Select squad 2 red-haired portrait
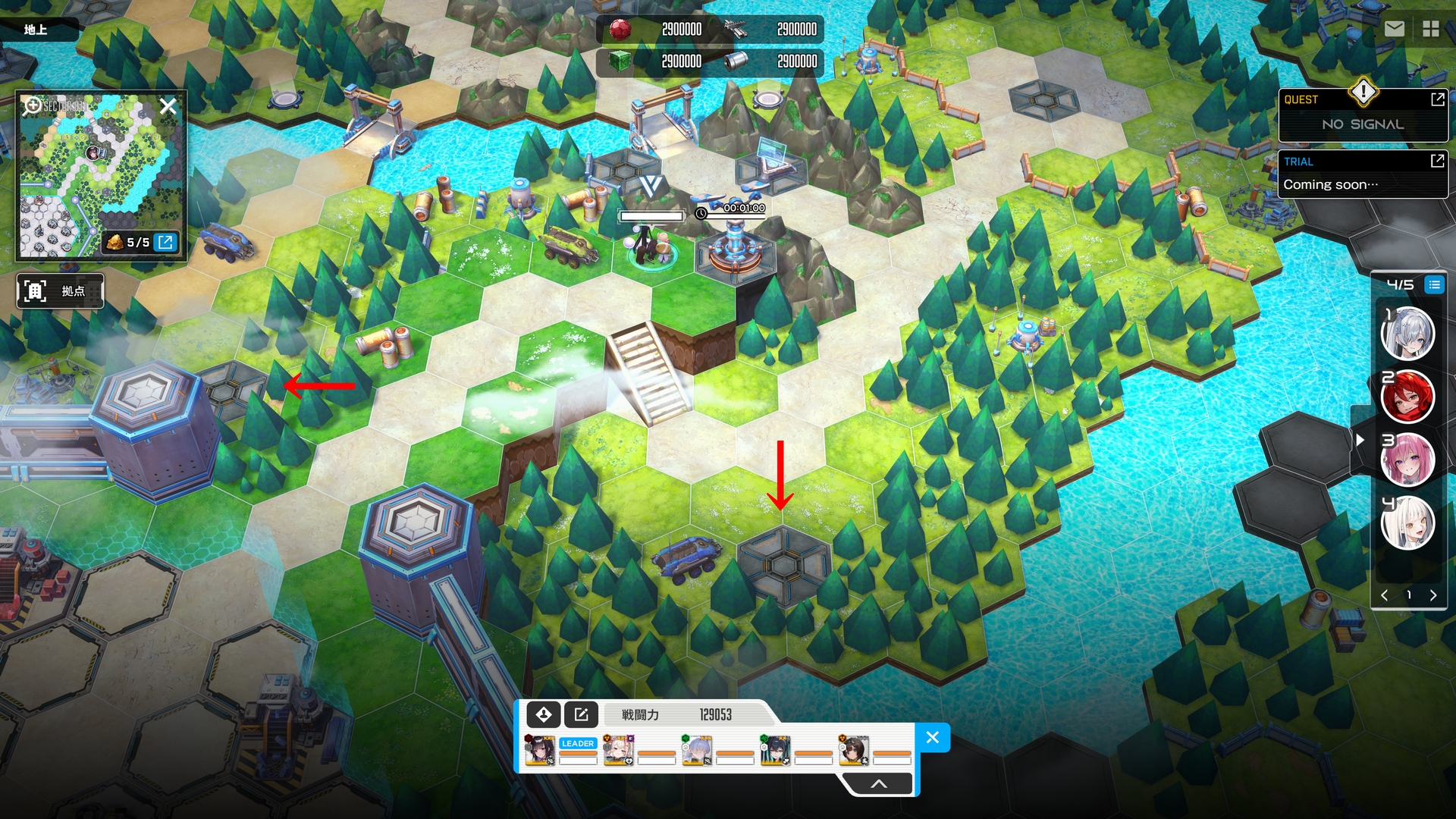This screenshot has height=819, width=1456. tap(1407, 396)
